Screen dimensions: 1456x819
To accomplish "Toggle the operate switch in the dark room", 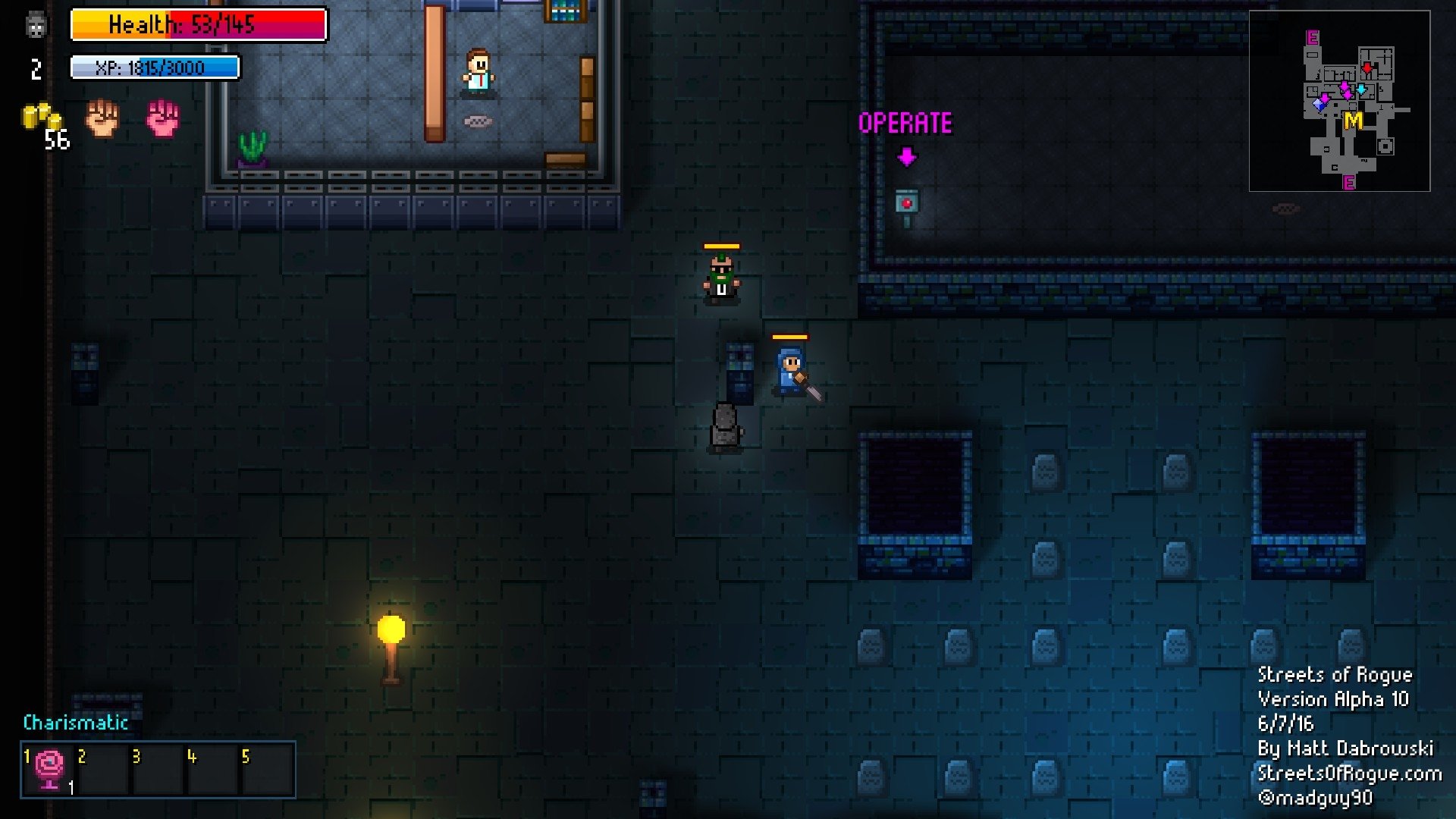I will pyautogui.click(x=908, y=203).
